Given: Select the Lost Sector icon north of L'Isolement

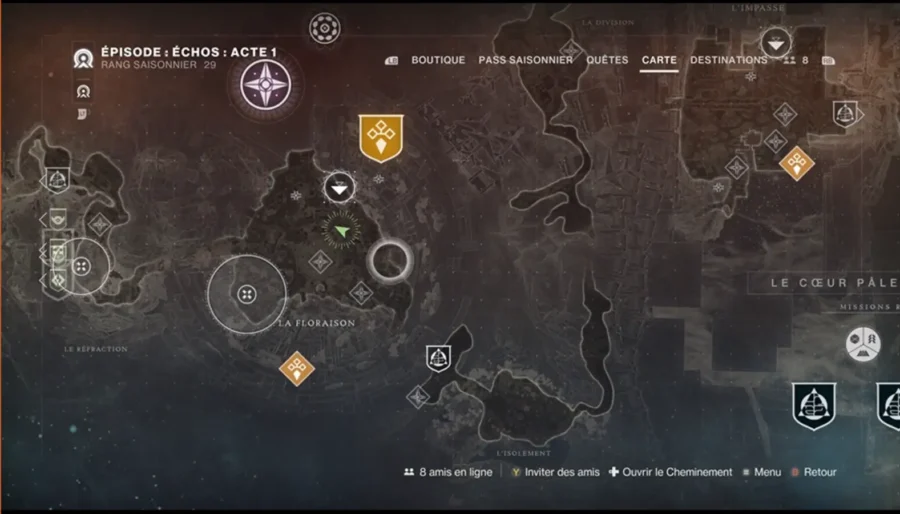Looking at the screenshot, I should coord(438,356).
